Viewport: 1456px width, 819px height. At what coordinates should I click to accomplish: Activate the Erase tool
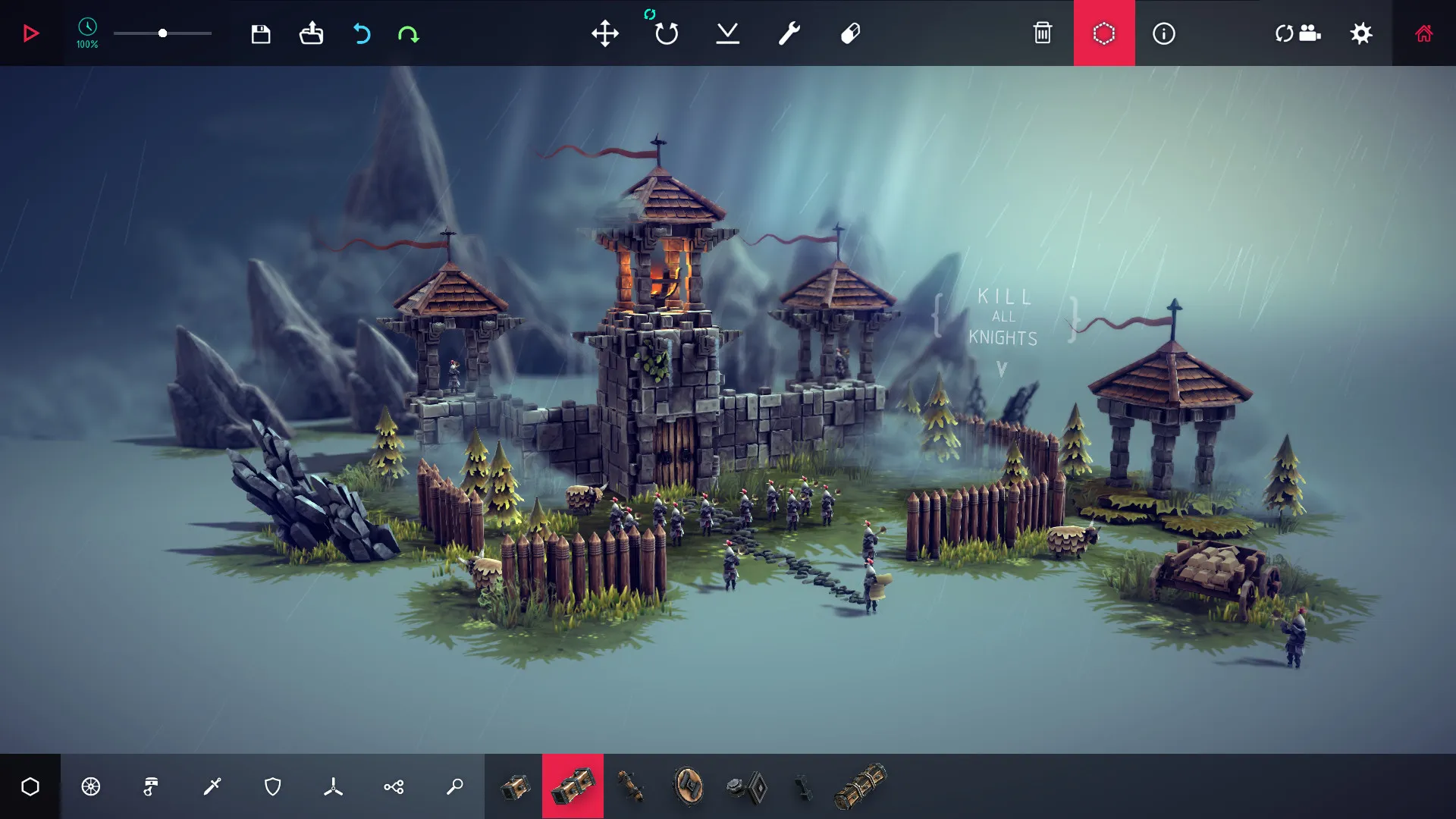pos(849,33)
